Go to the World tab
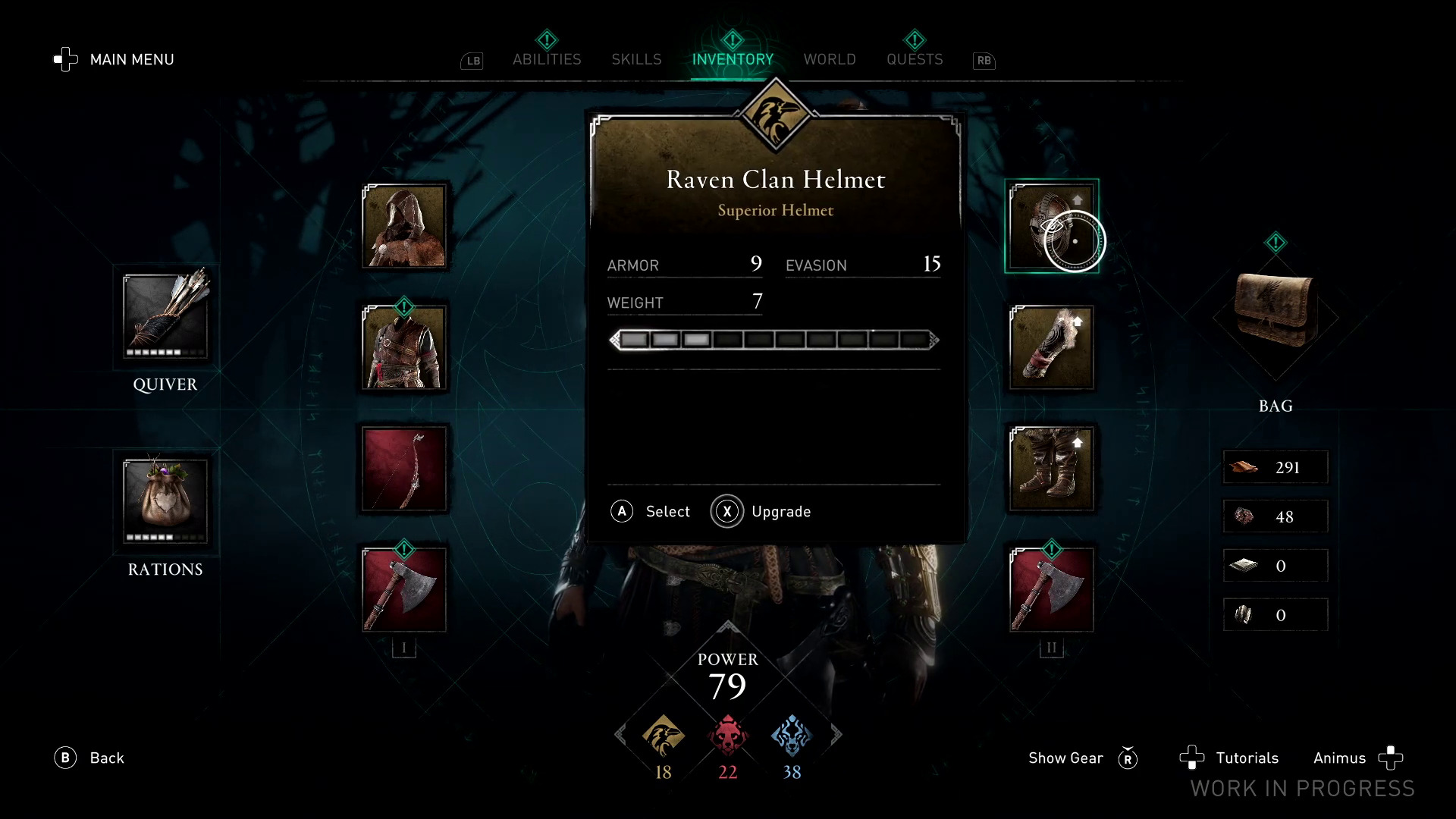The width and height of the screenshot is (1456, 819). 830,59
